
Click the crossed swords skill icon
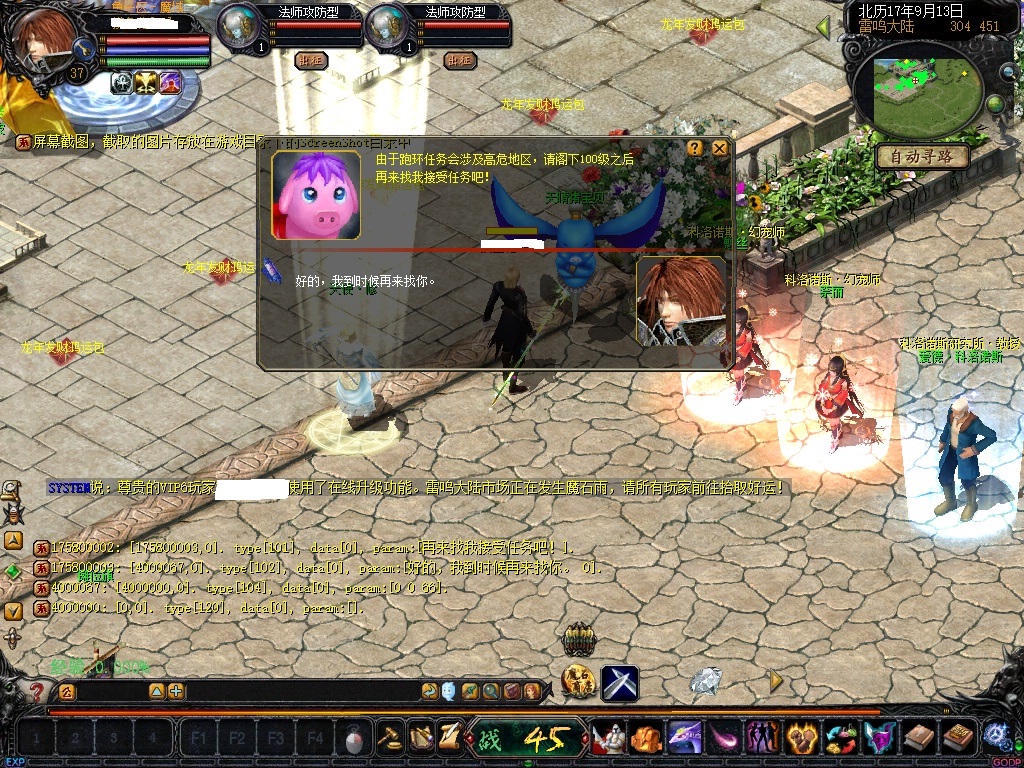point(620,684)
